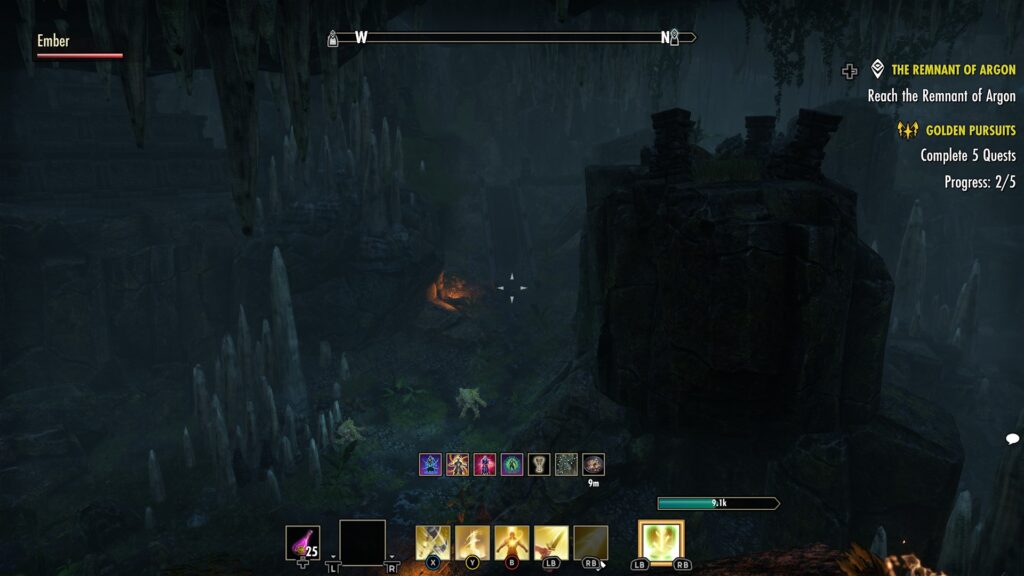Activate the golden ability marked X
The image size is (1024, 576).
[433, 543]
